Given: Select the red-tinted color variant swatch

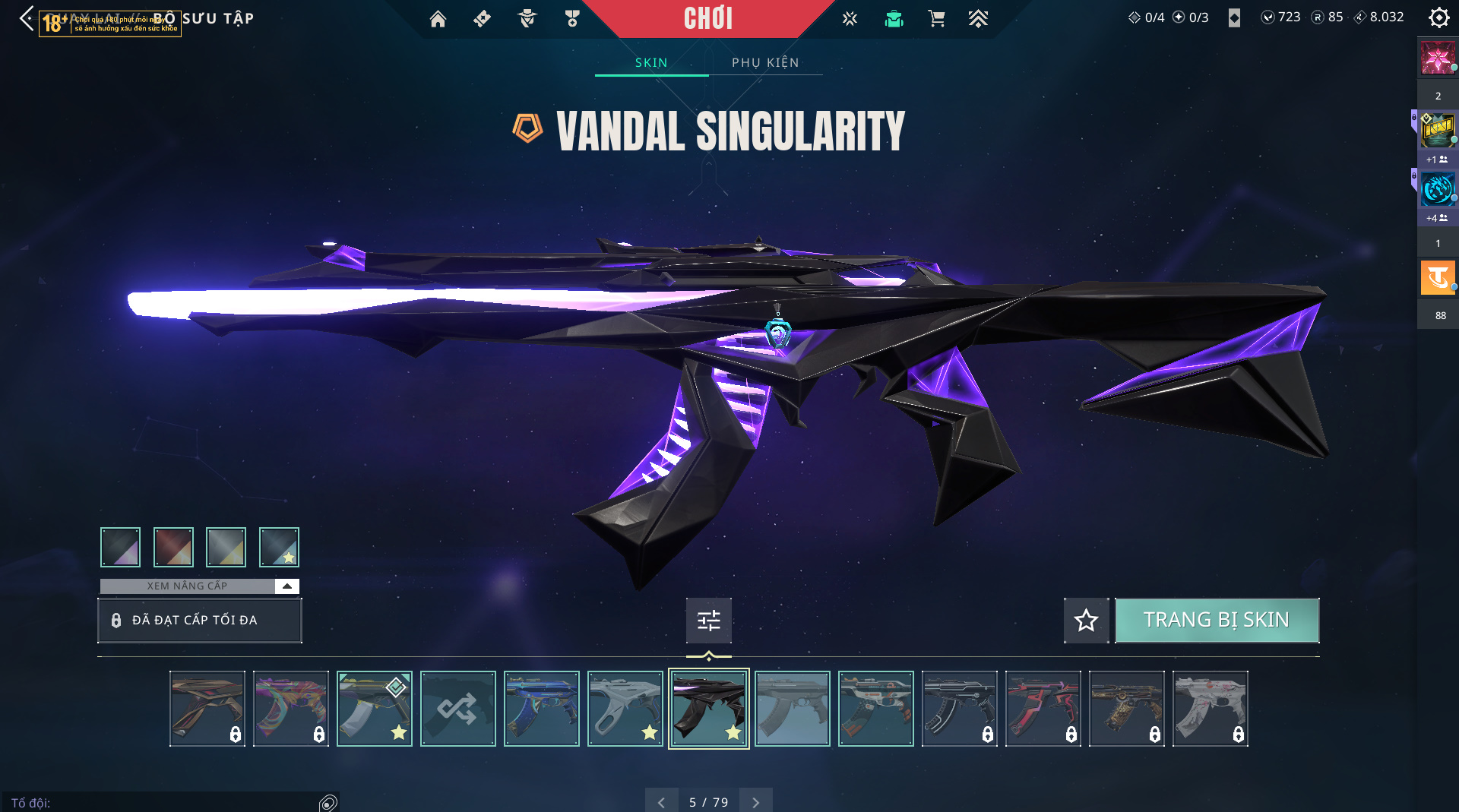Looking at the screenshot, I should click(x=173, y=547).
